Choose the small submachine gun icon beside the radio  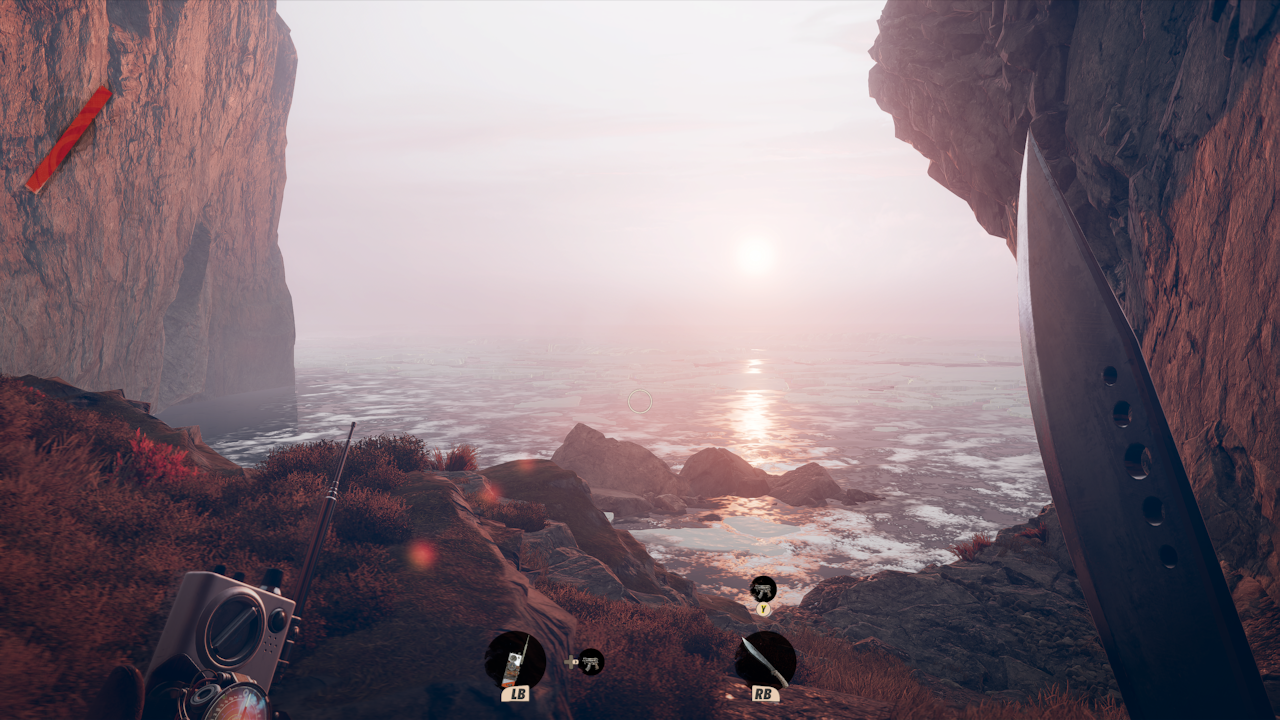click(591, 662)
